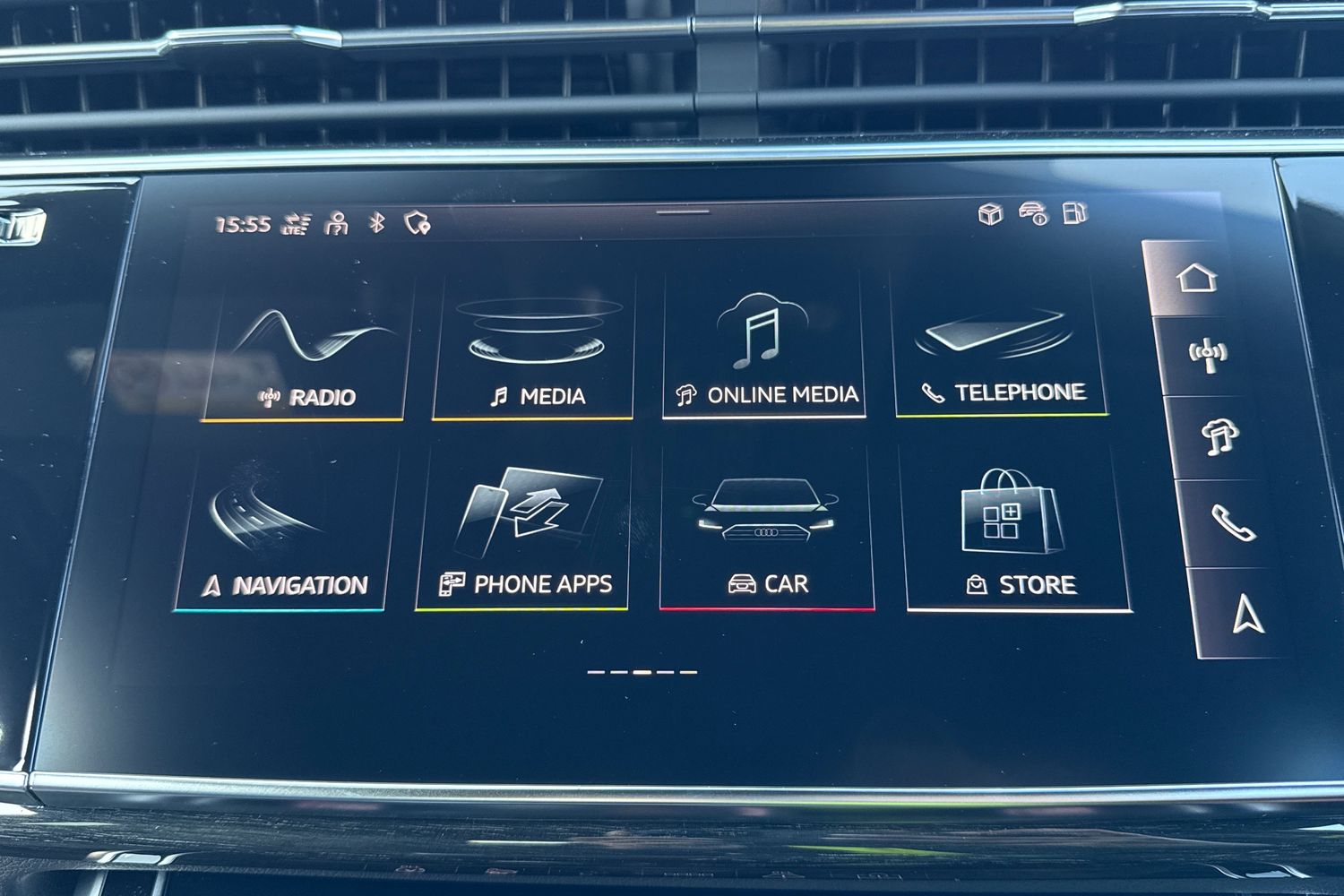This screenshot has height=896, width=1344.
Task: Open the Telephone menu
Action: point(1001,351)
